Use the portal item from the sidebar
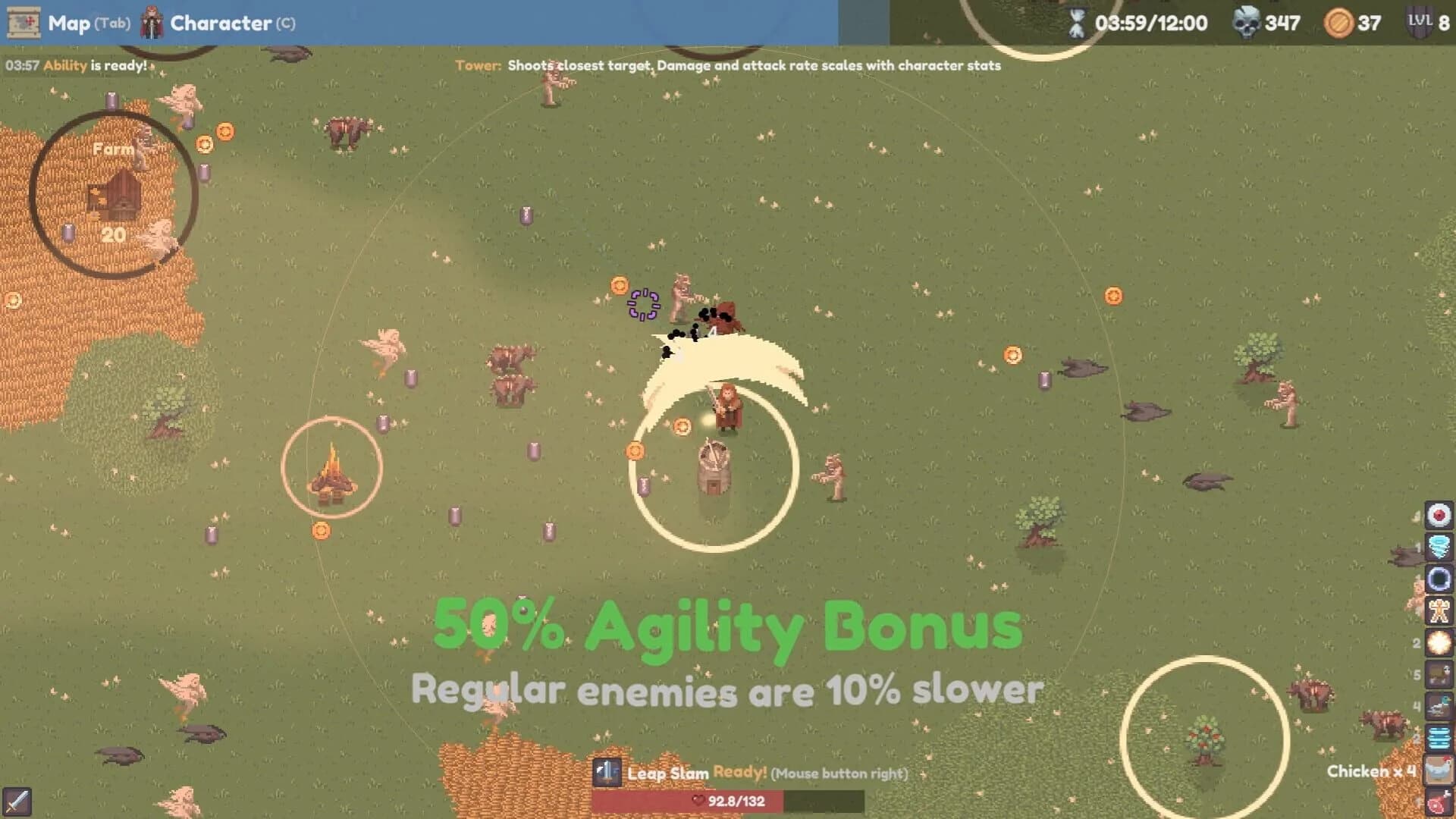The width and height of the screenshot is (1456, 819). click(x=1439, y=579)
